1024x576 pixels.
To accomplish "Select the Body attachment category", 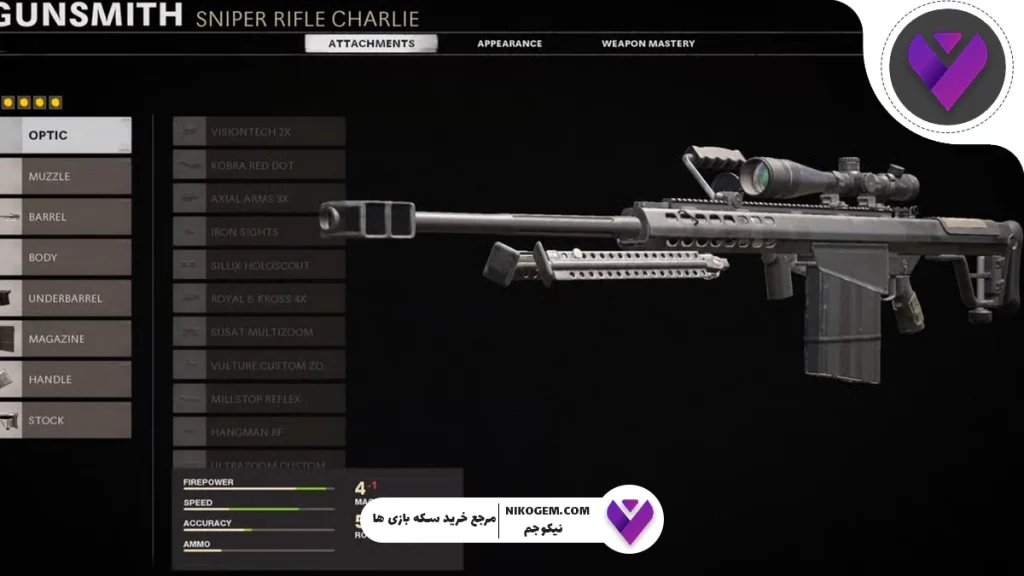I will [65, 258].
